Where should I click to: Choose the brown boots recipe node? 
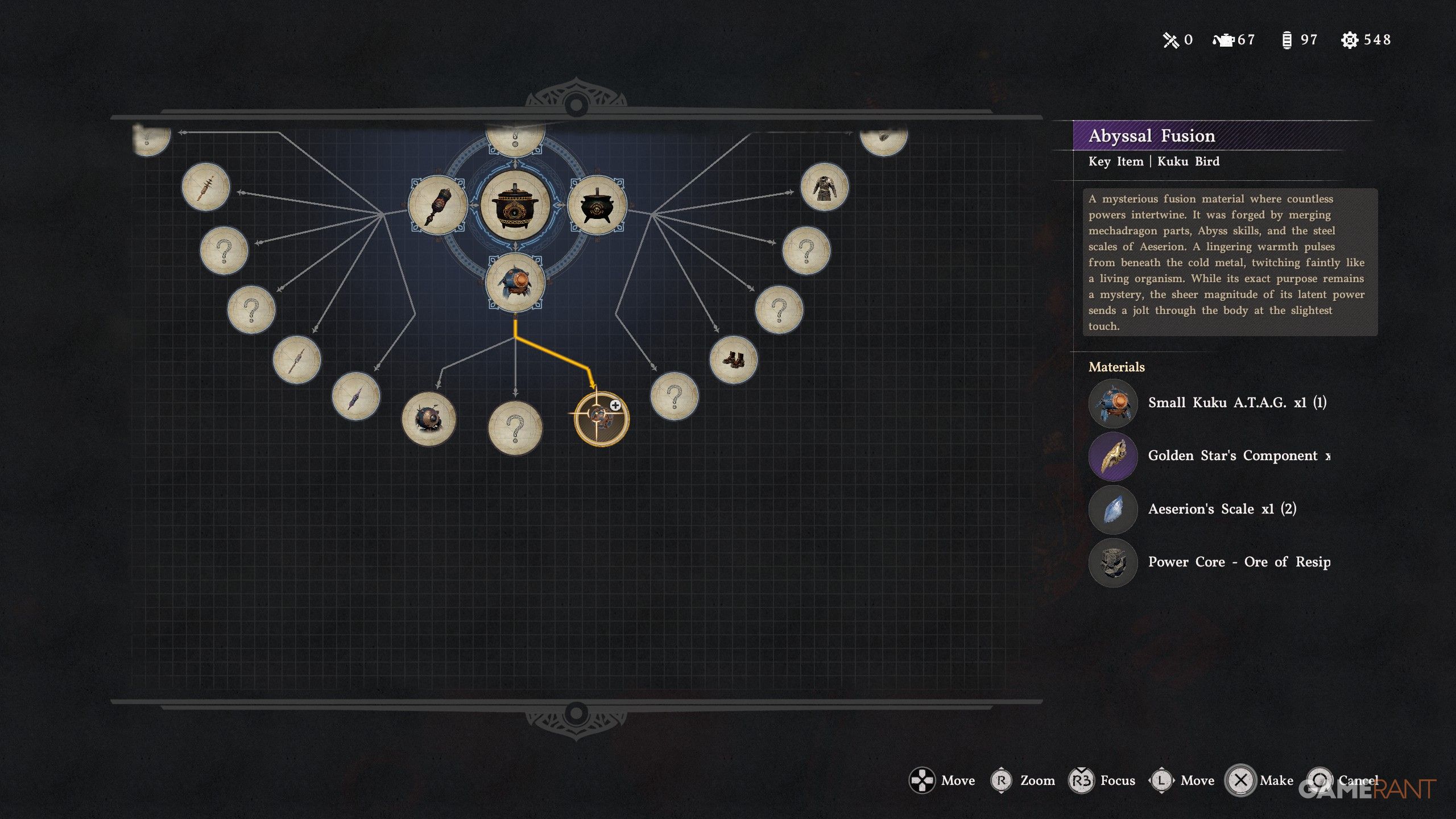[x=733, y=359]
